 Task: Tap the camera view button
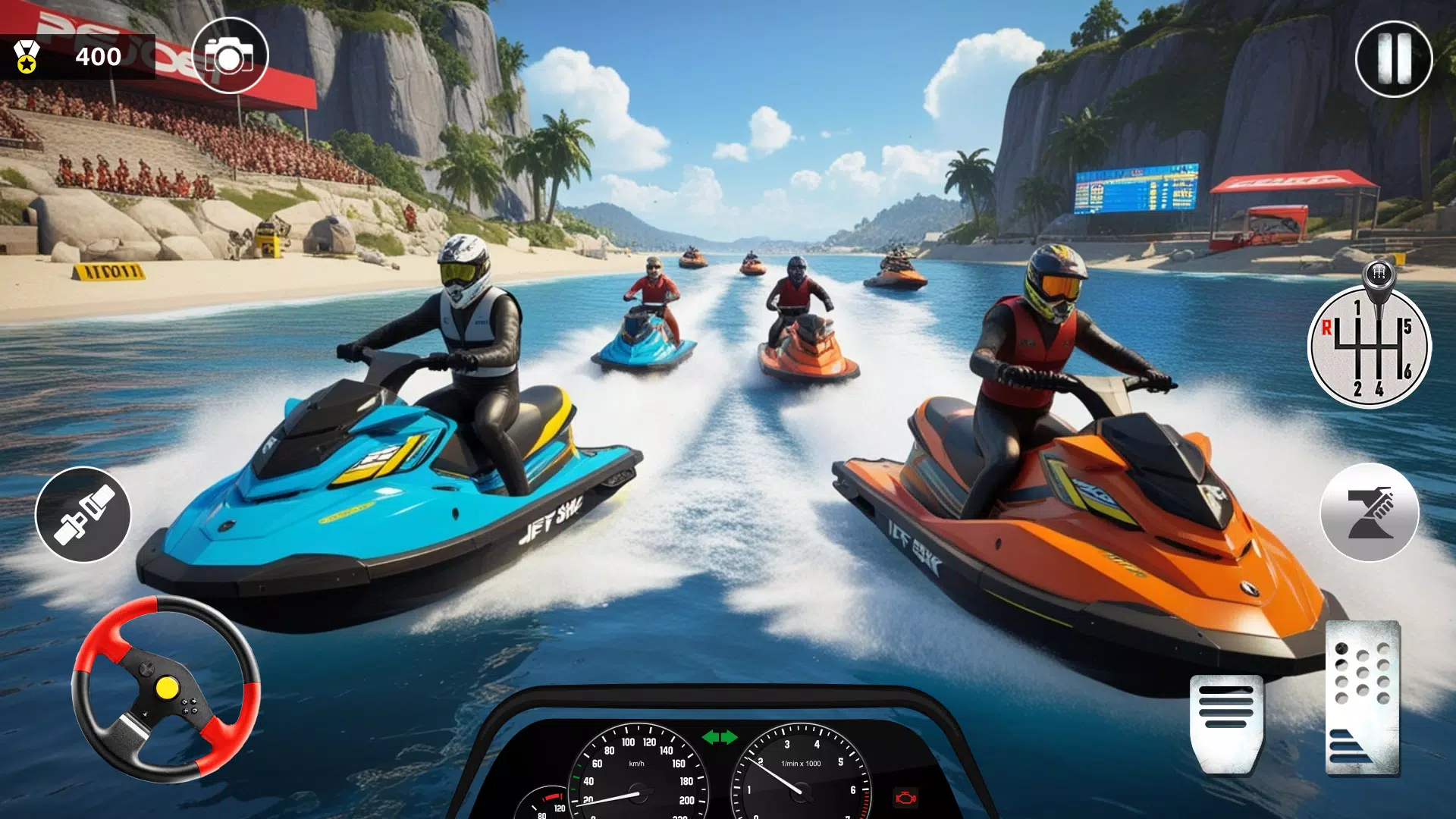click(230, 56)
